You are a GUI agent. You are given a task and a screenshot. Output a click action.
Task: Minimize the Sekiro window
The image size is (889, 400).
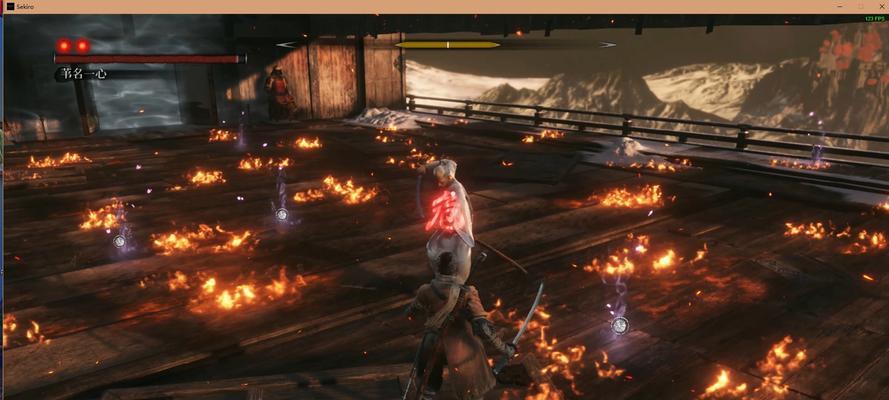point(839,6)
